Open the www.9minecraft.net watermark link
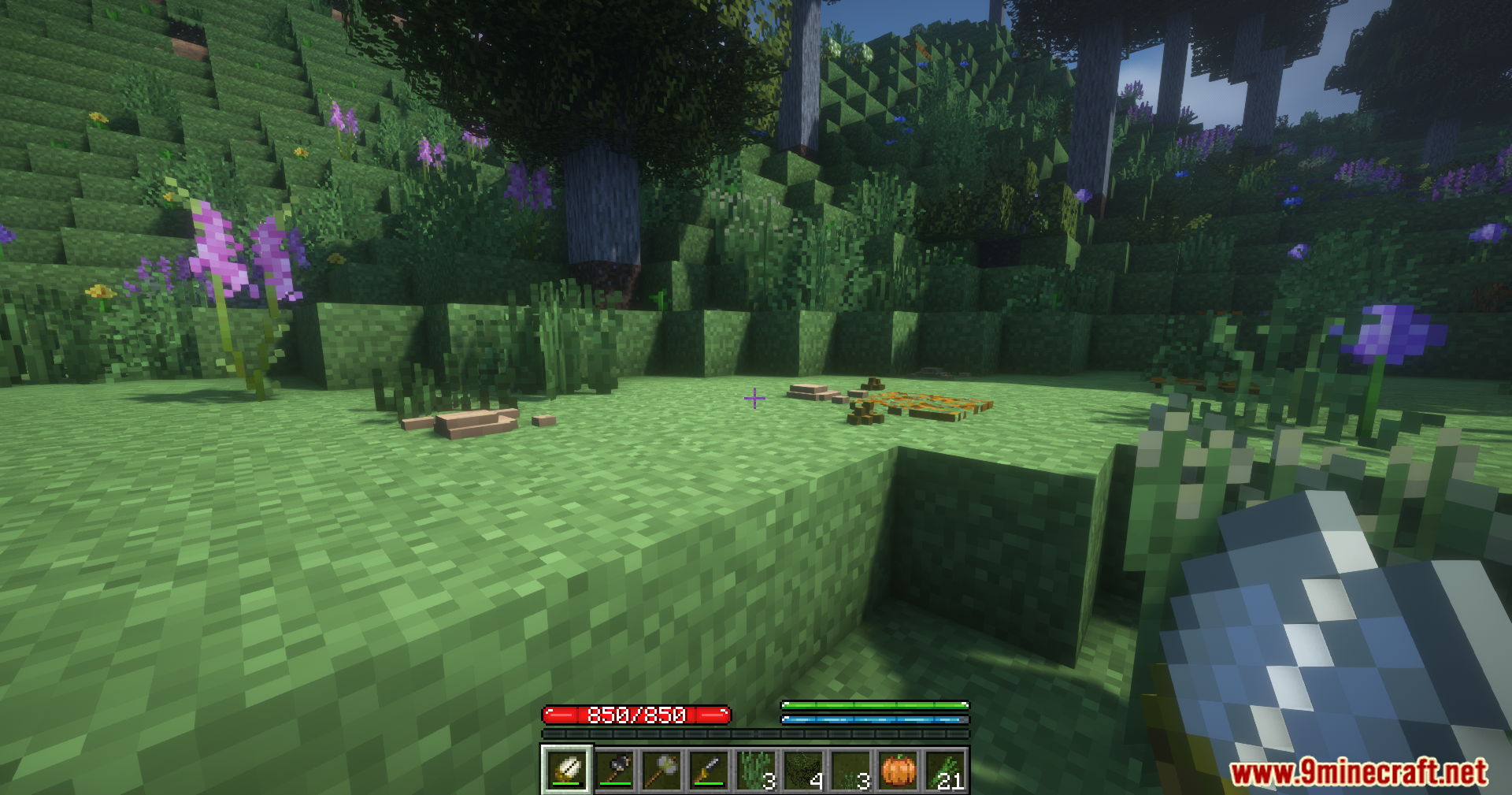Image resolution: width=1512 pixels, height=795 pixels. click(1358, 772)
